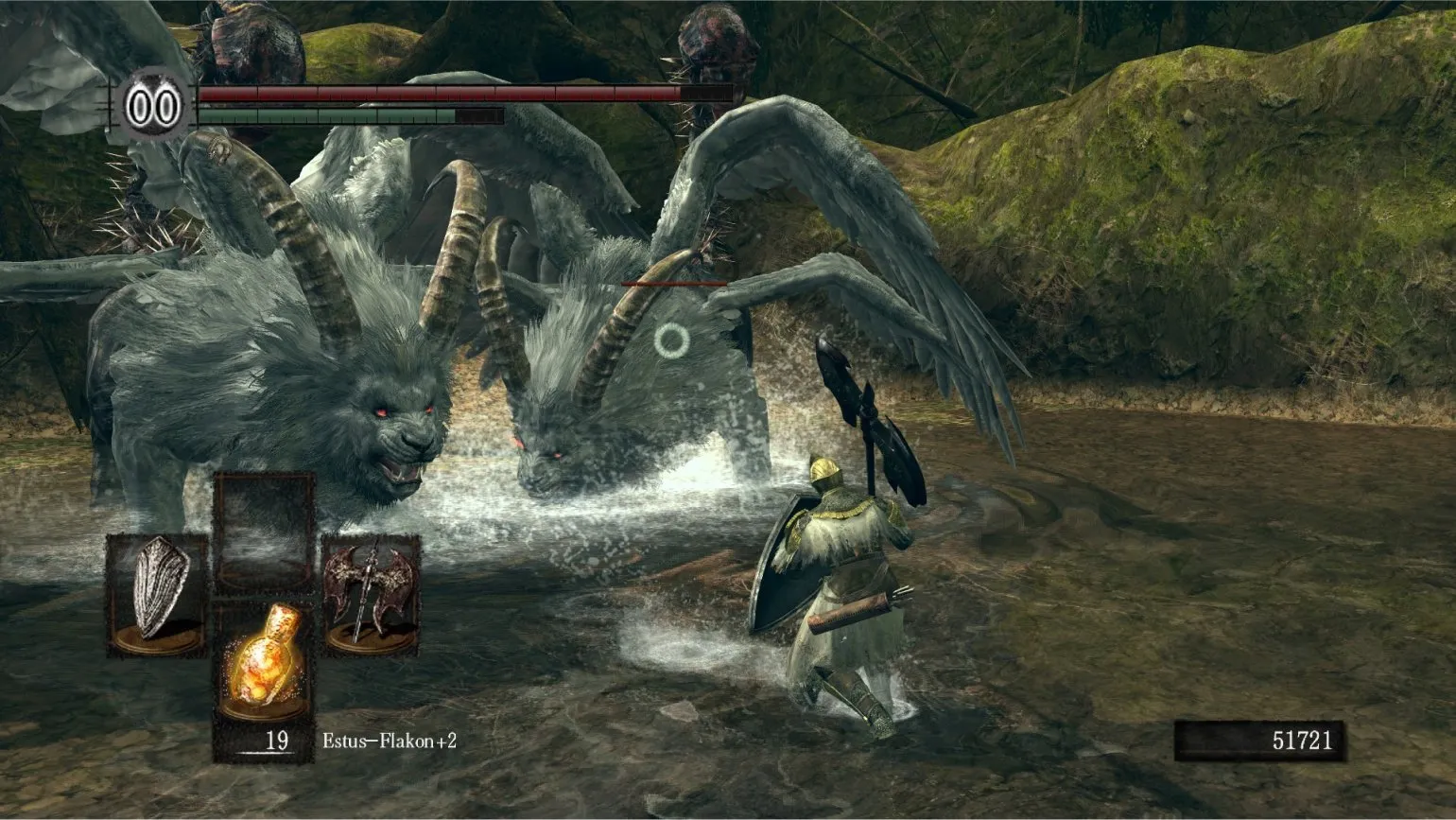Click the empty spell slot above the flask

coord(263,532)
